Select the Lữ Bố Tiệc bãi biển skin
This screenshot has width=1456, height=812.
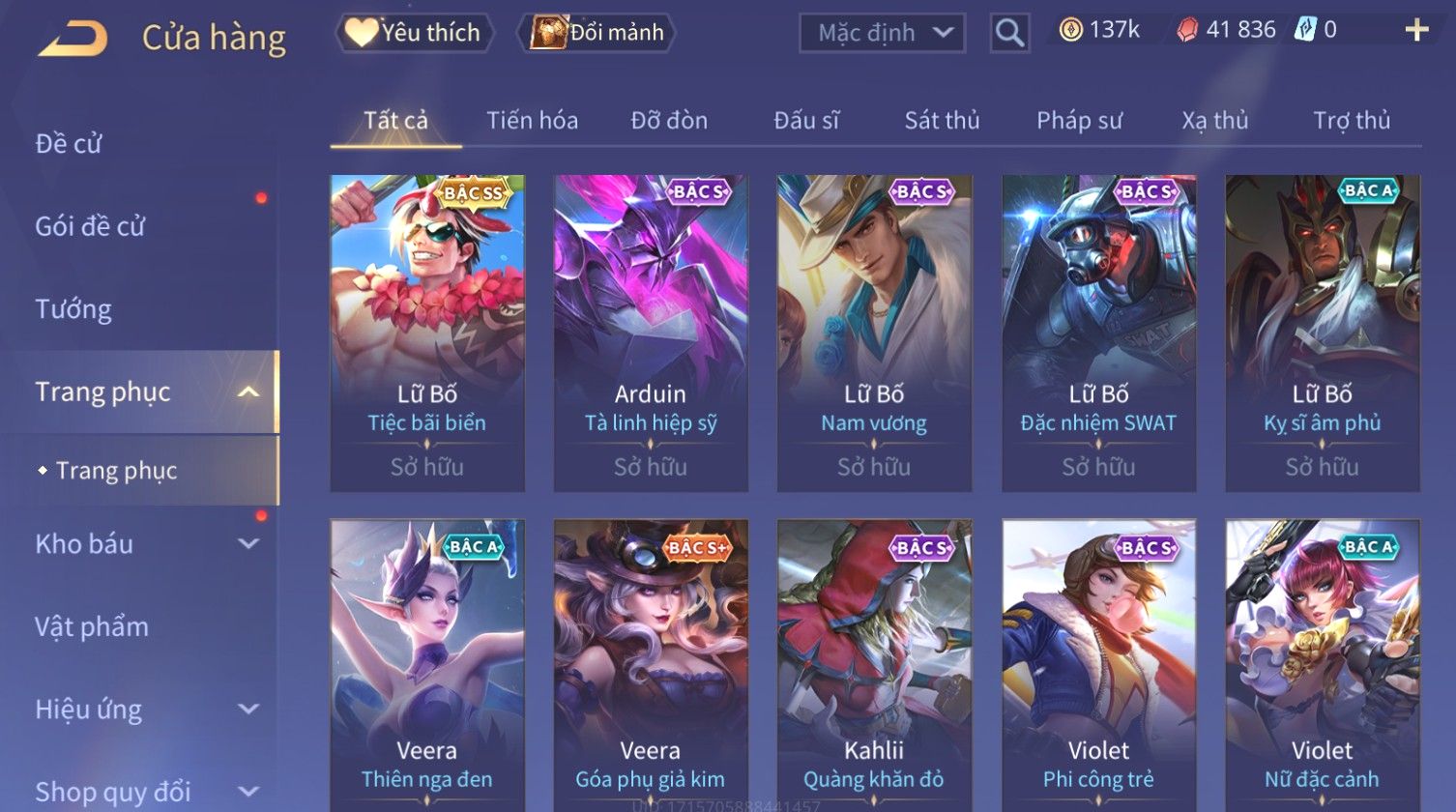427,332
